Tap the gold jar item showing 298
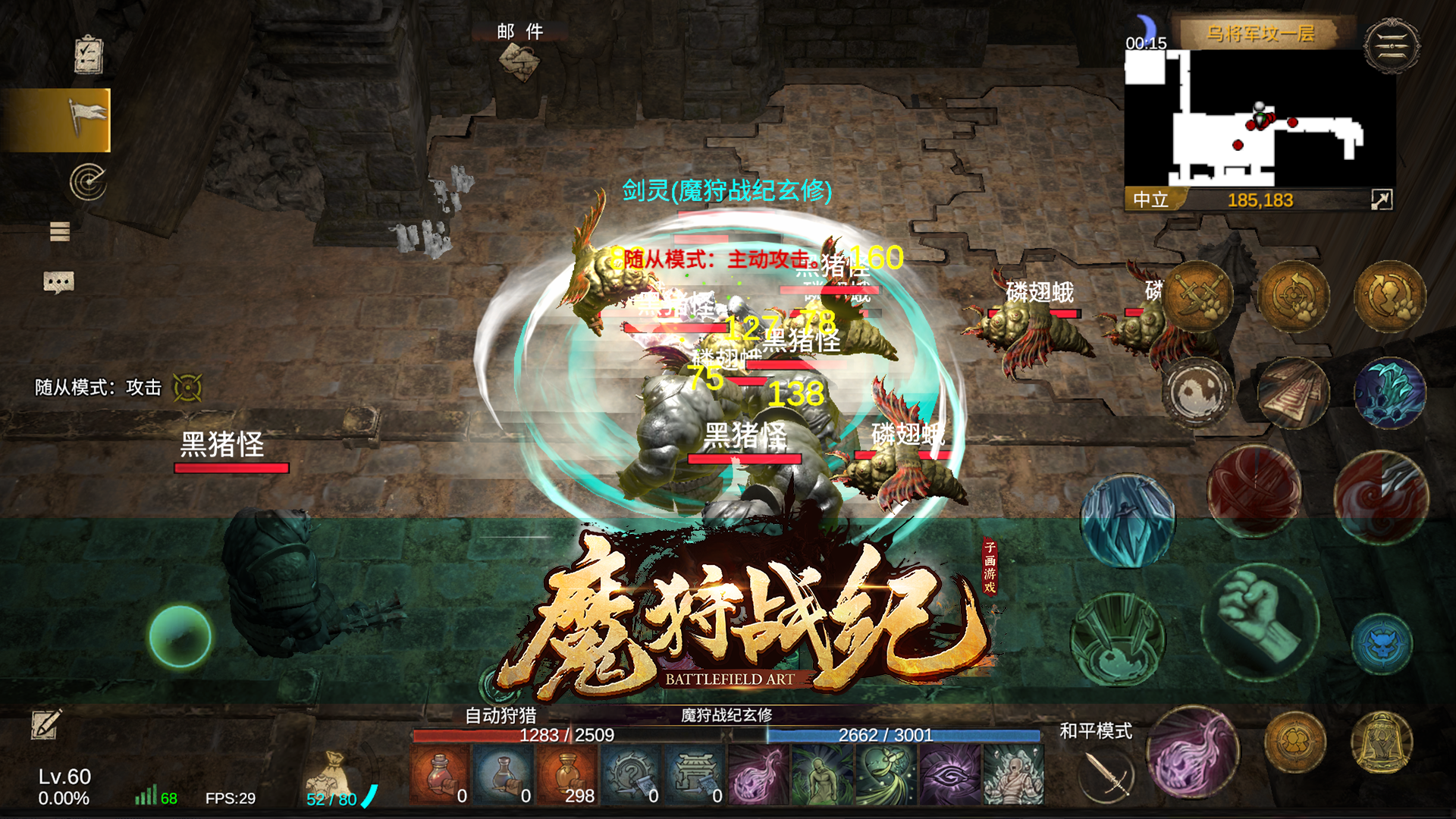This screenshot has height=819, width=1456. 567,773
